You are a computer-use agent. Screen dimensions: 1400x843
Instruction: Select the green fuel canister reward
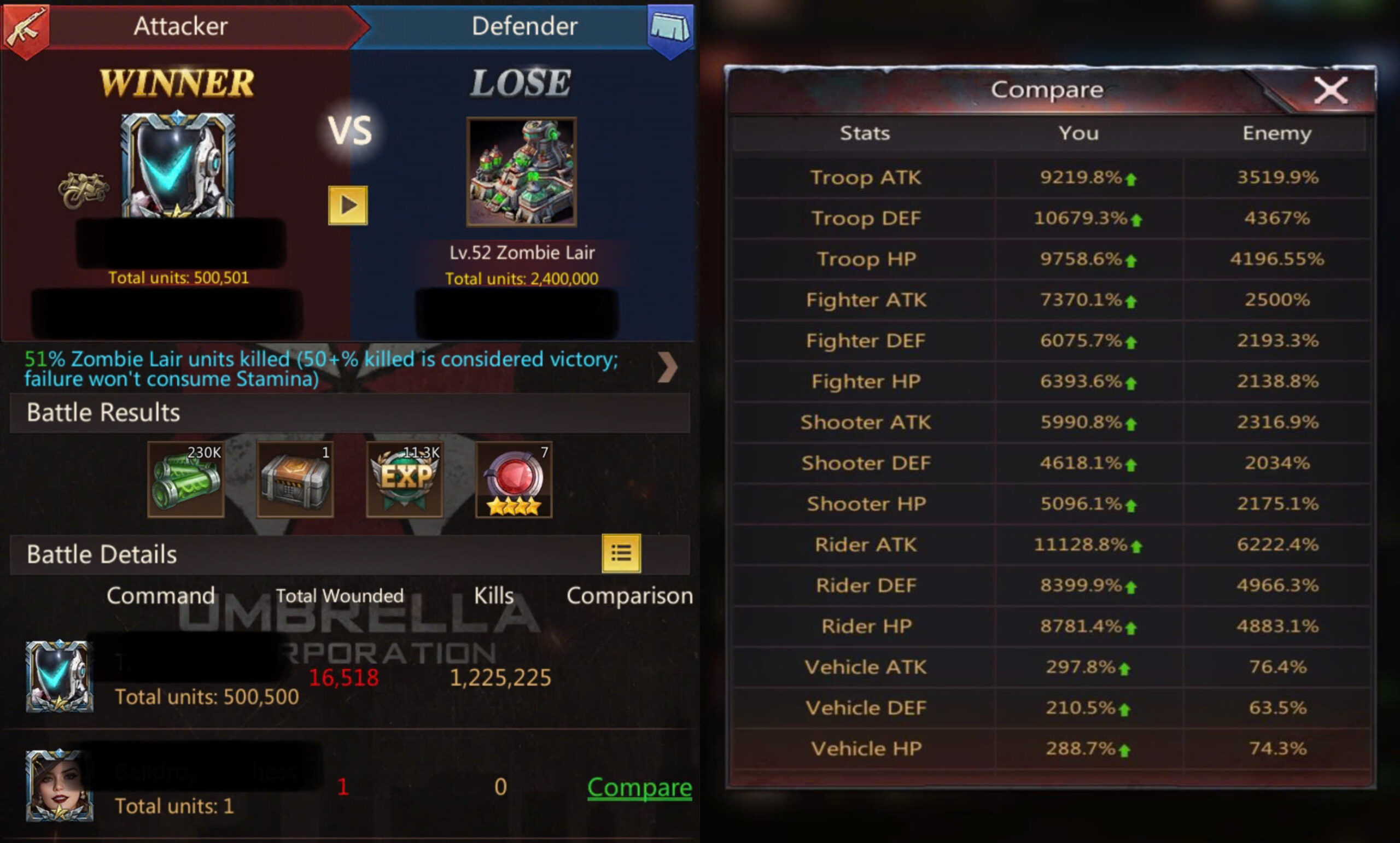pyautogui.click(x=186, y=480)
